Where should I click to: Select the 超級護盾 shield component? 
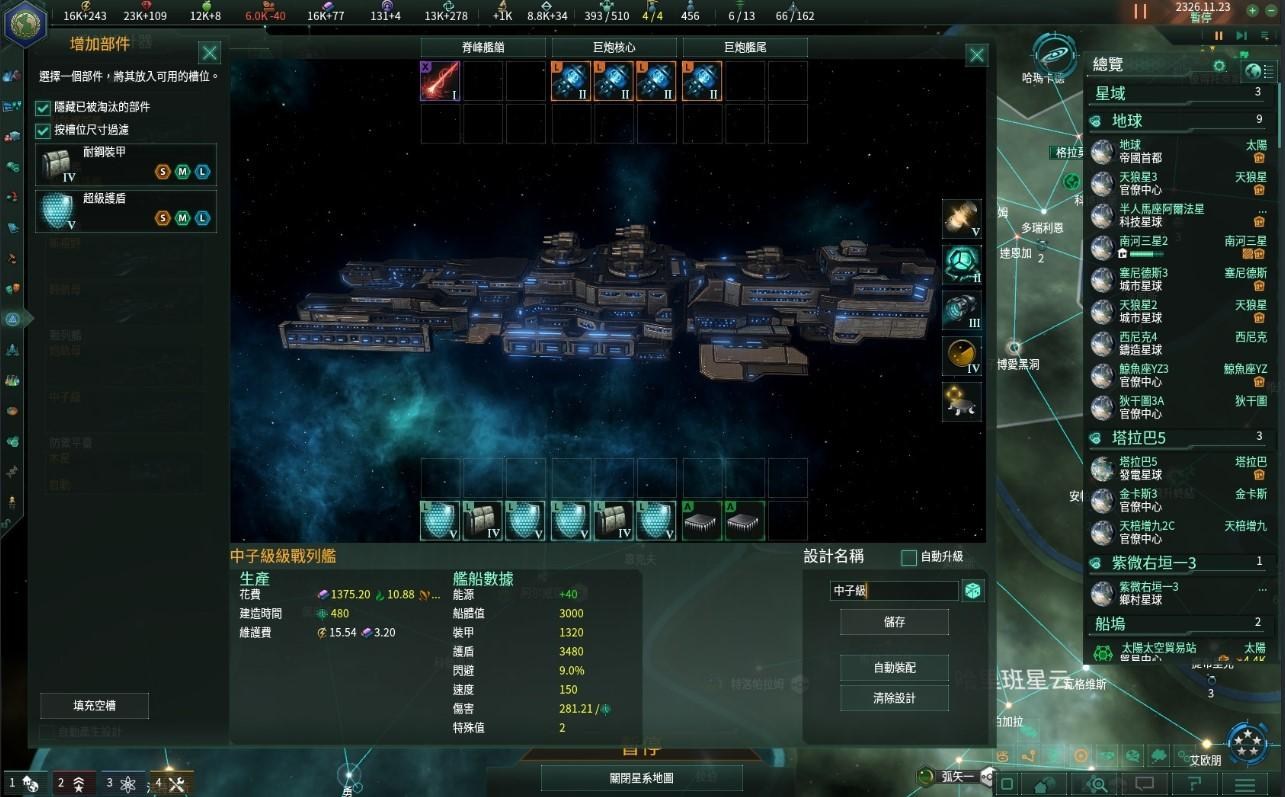point(126,210)
